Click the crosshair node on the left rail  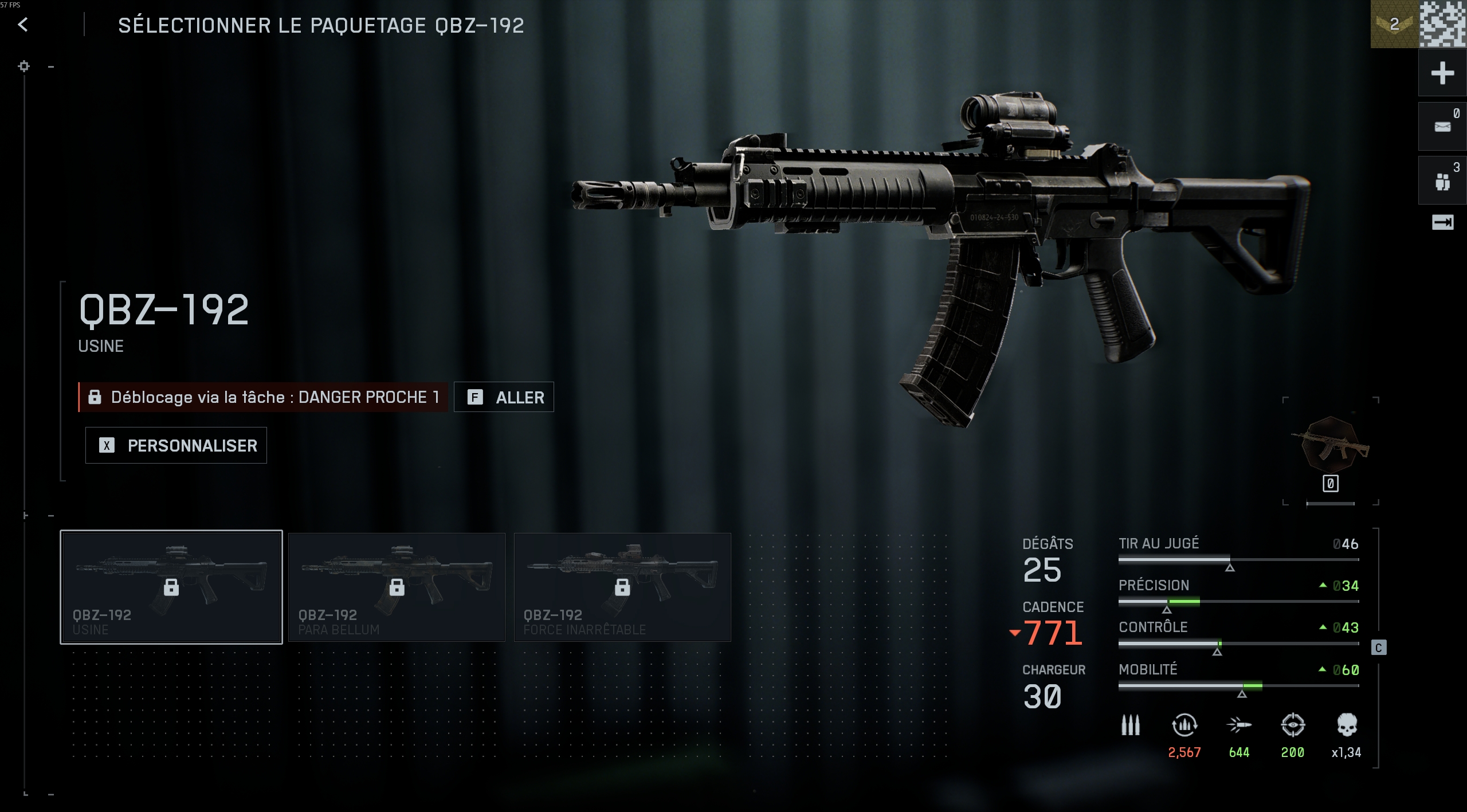point(23,66)
